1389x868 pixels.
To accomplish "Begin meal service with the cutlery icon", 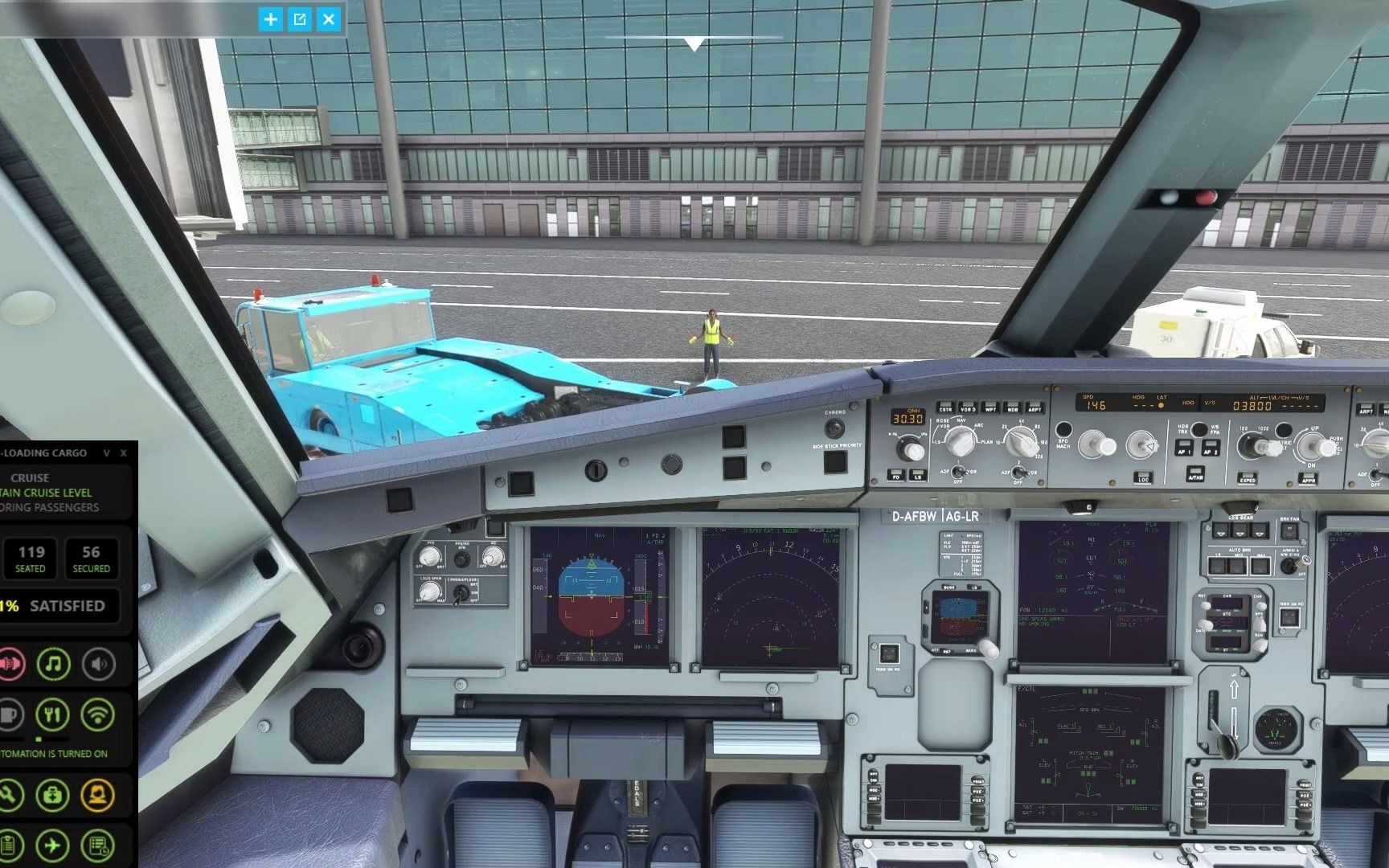I will [51, 715].
